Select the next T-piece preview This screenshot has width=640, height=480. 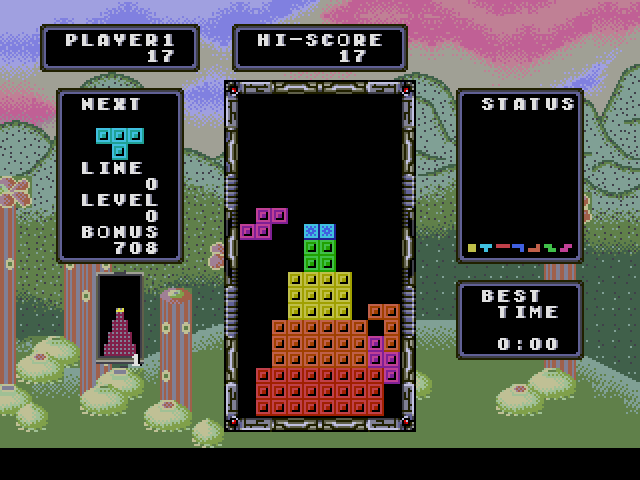coord(119,140)
